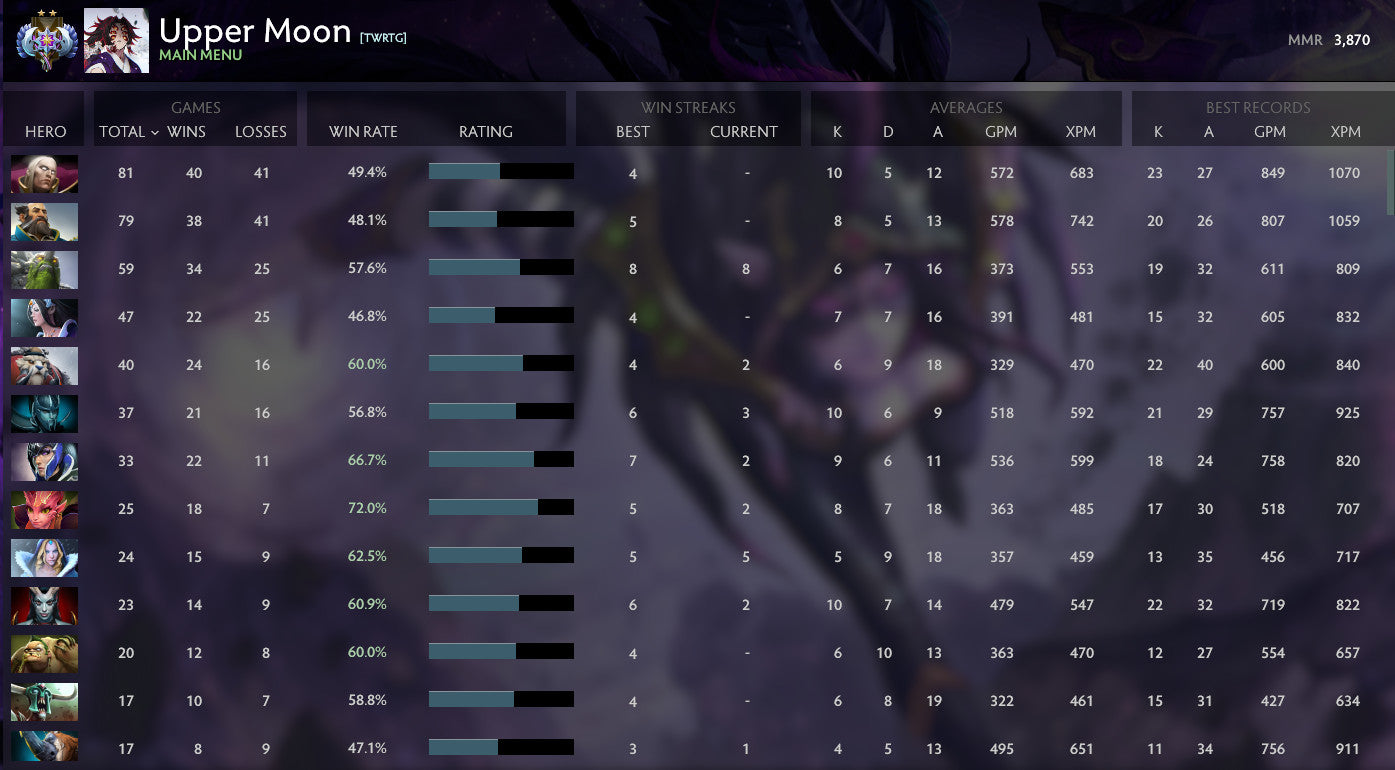Select the Luna hero portrait
This screenshot has height=770, width=1395.
44,461
